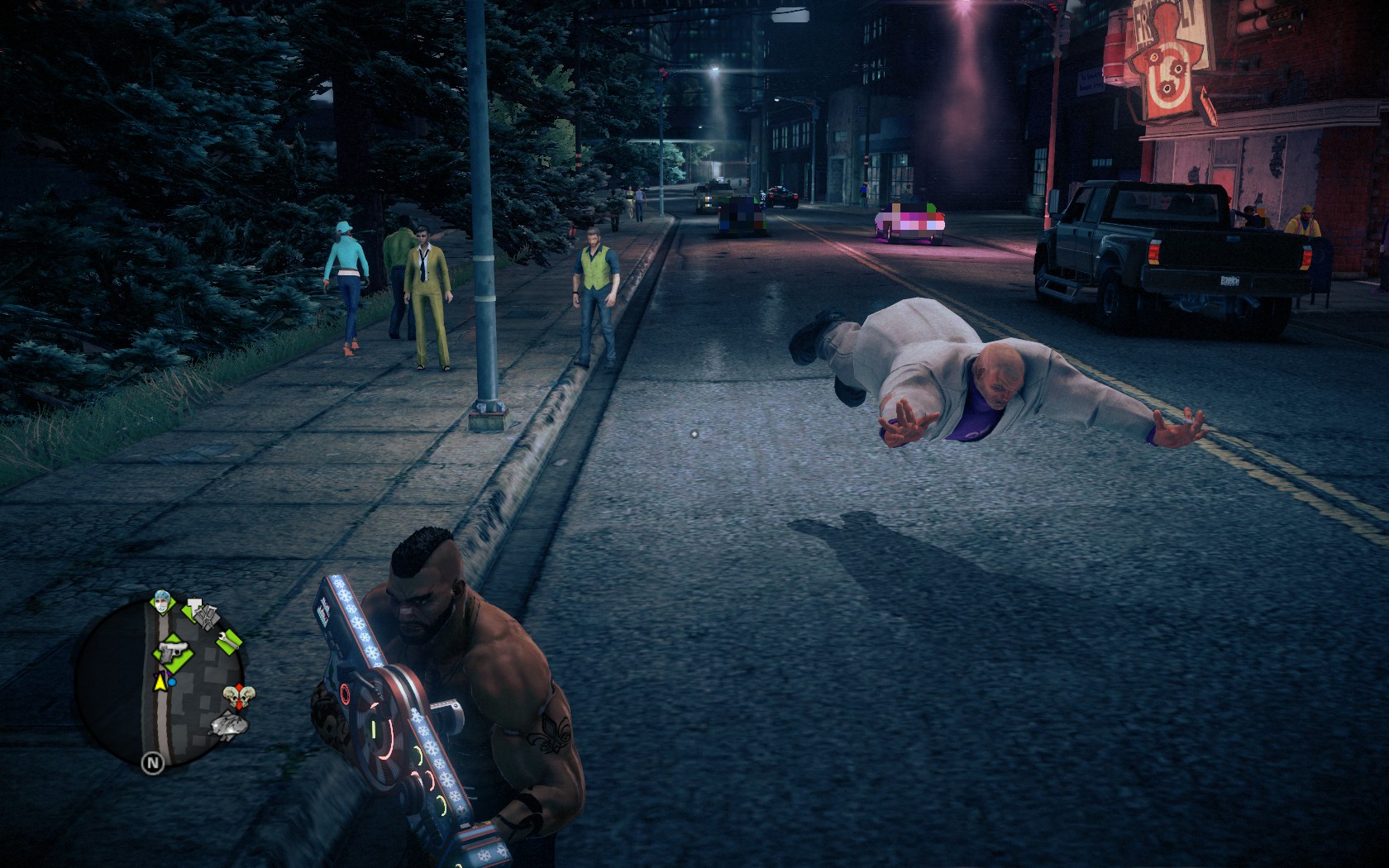Click the pistol weapon store marker on minimap

click(174, 653)
